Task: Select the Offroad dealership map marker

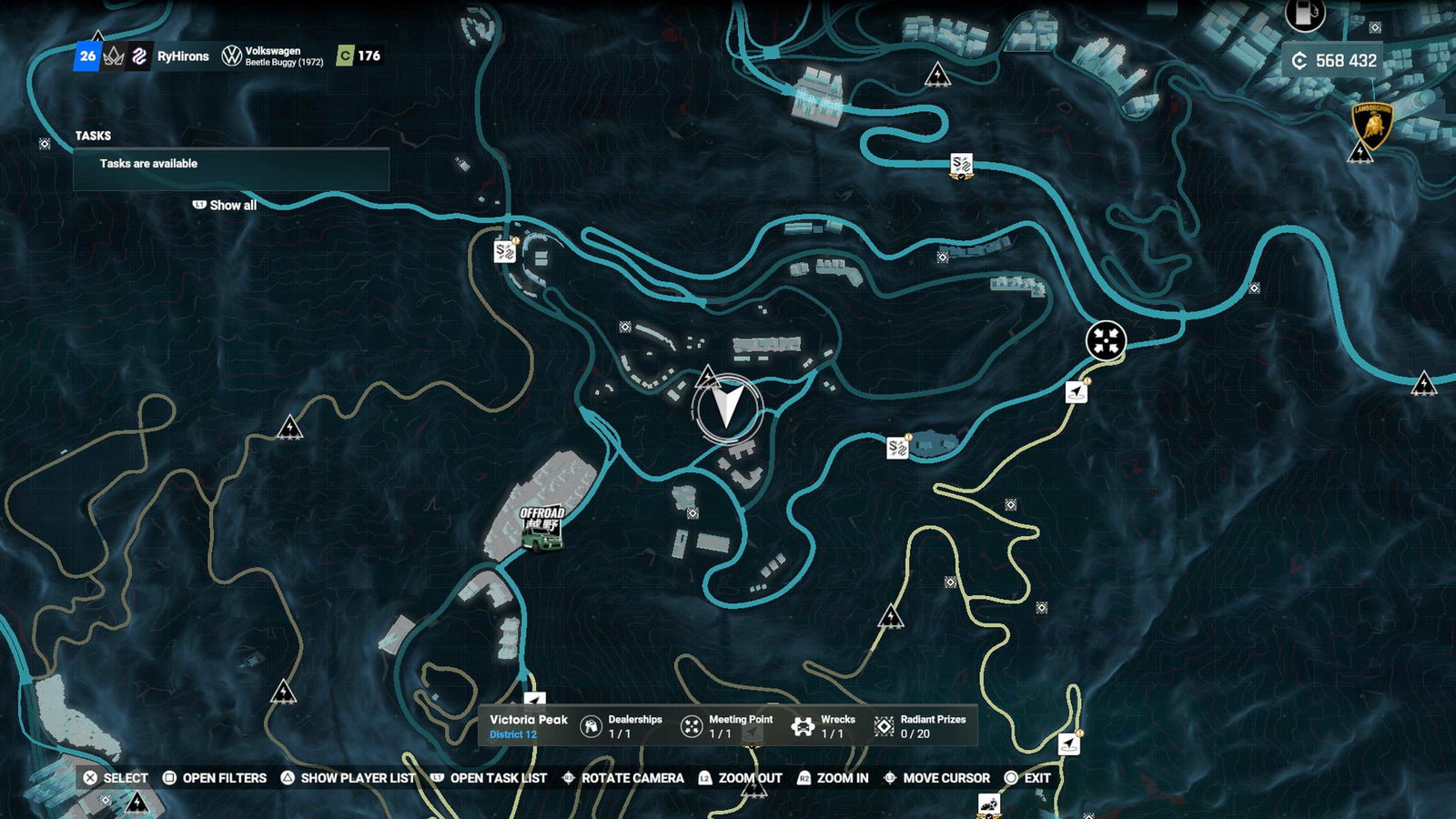Action: [542, 528]
